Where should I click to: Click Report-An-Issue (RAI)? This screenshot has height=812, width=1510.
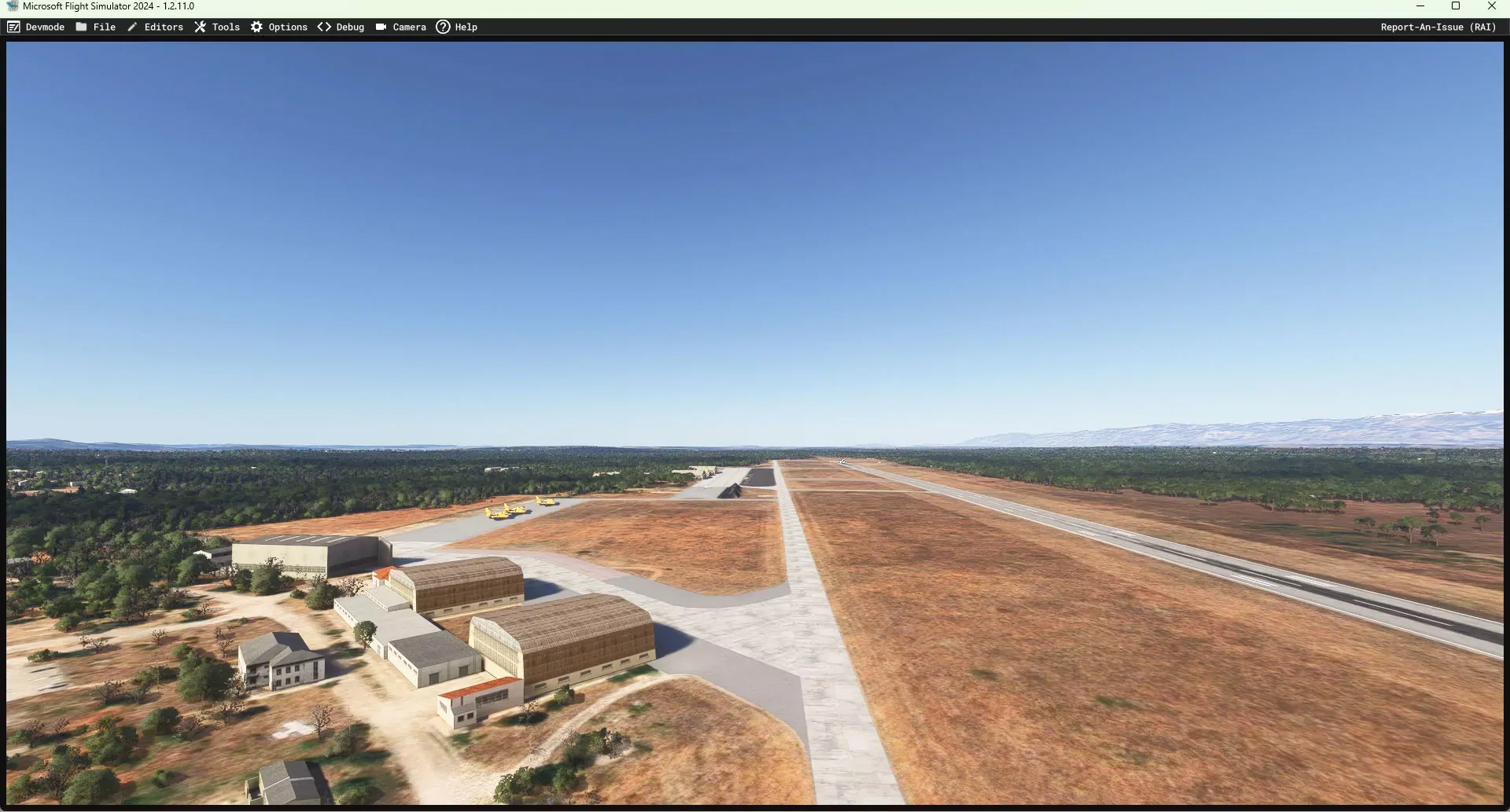tap(1438, 27)
